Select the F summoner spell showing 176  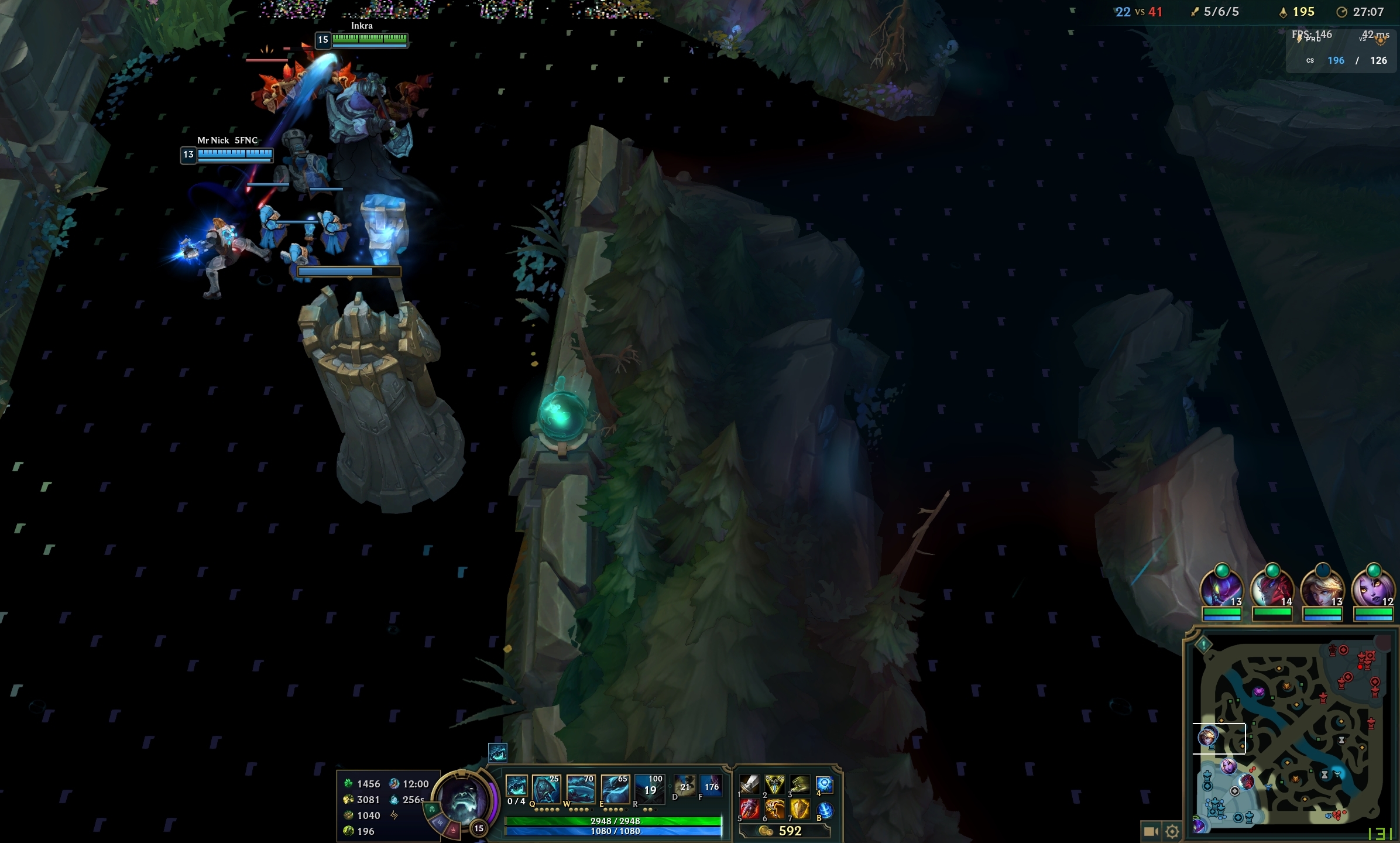click(x=711, y=786)
